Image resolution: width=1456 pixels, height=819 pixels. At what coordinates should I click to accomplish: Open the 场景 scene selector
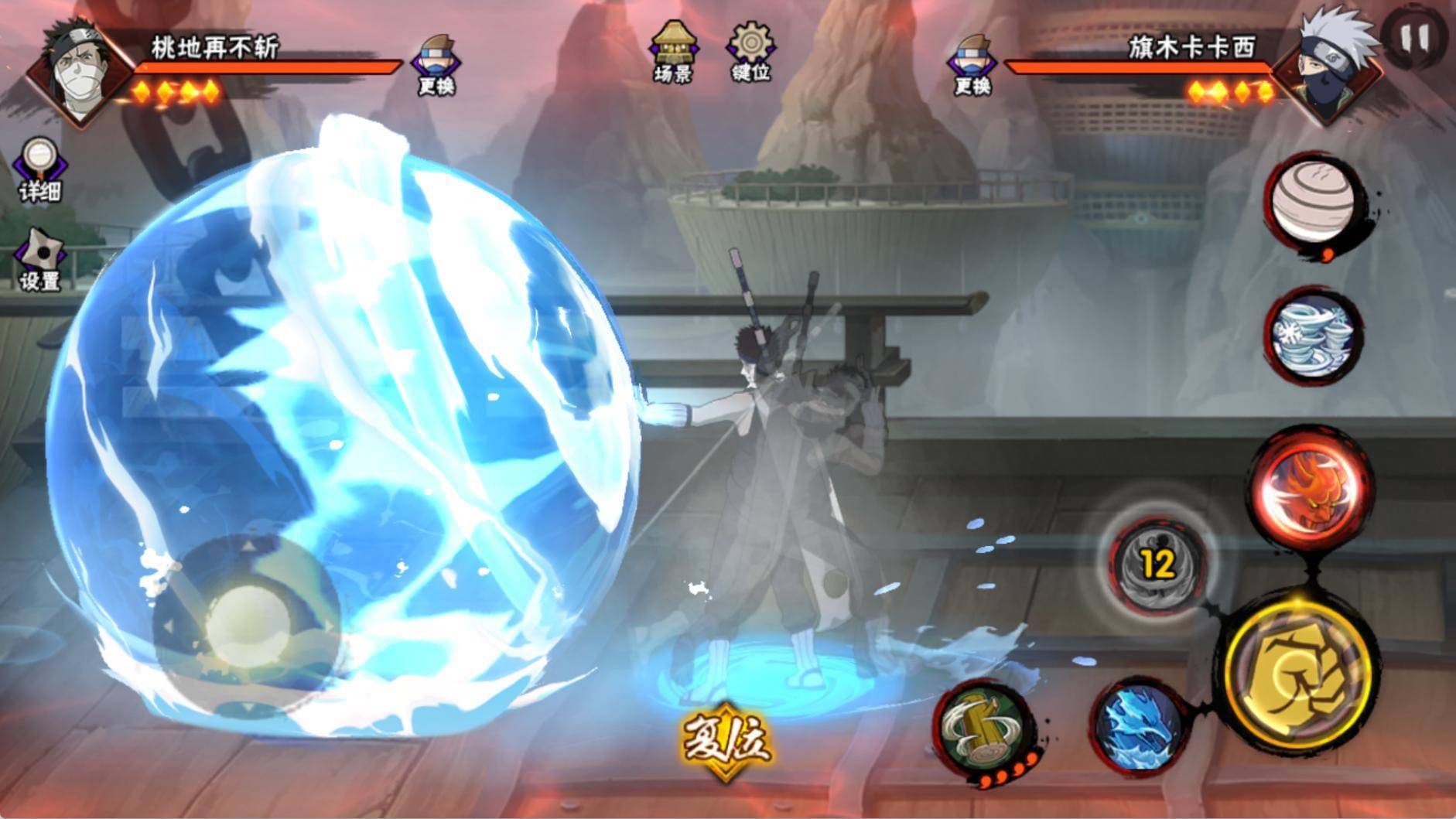pyautogui.click(x=672, y=52)
